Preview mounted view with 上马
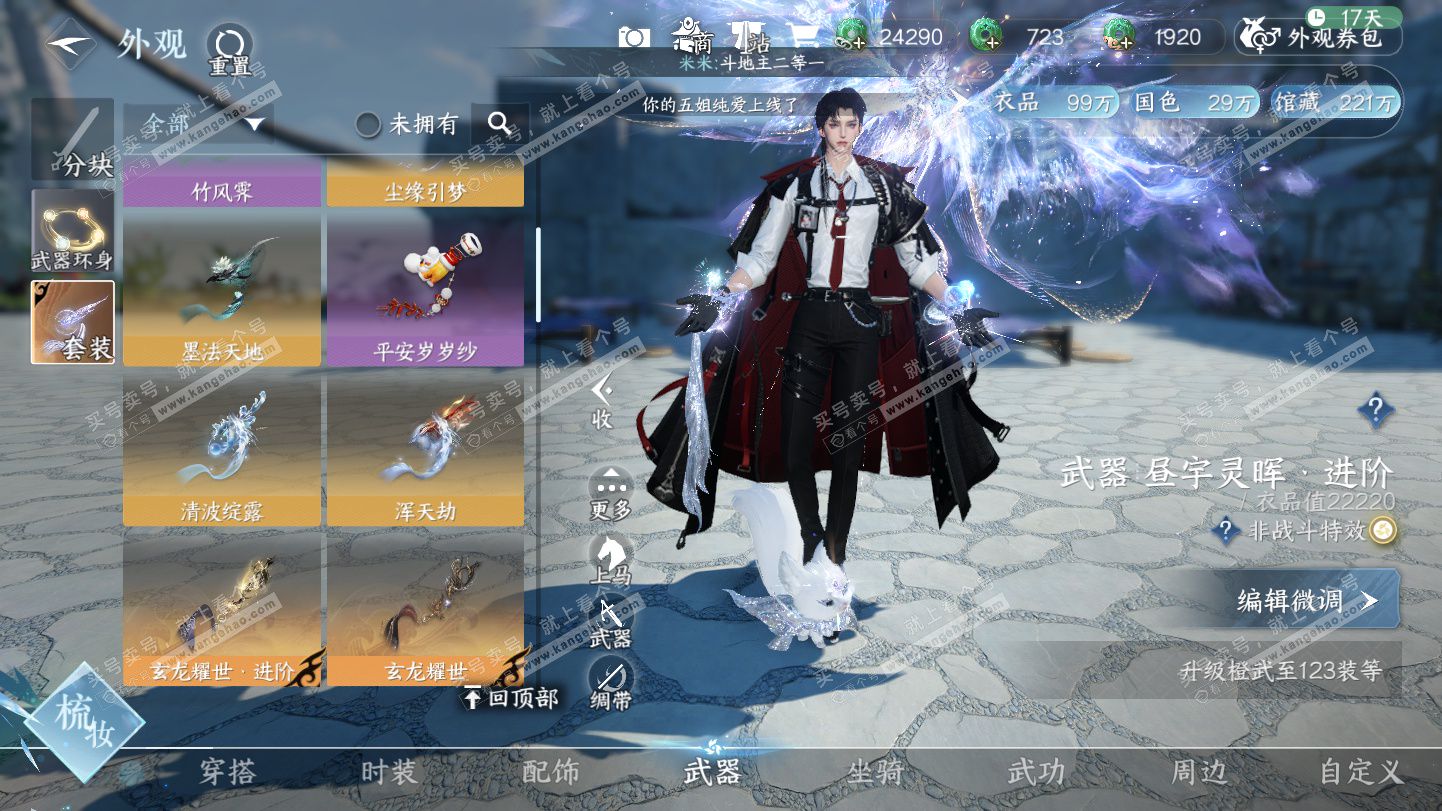 click(611, 560)
